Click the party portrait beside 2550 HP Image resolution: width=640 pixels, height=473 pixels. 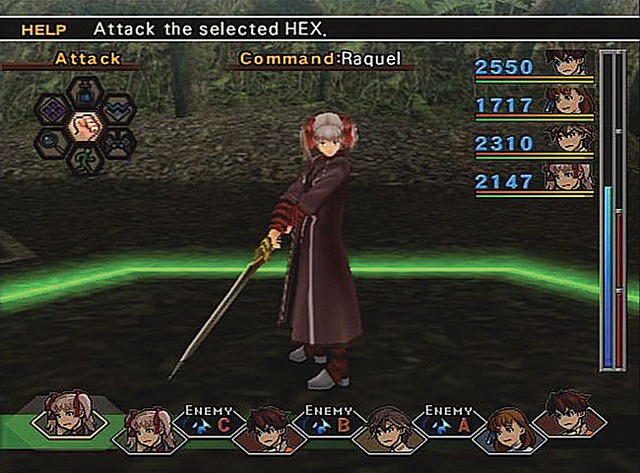[570, 63]
